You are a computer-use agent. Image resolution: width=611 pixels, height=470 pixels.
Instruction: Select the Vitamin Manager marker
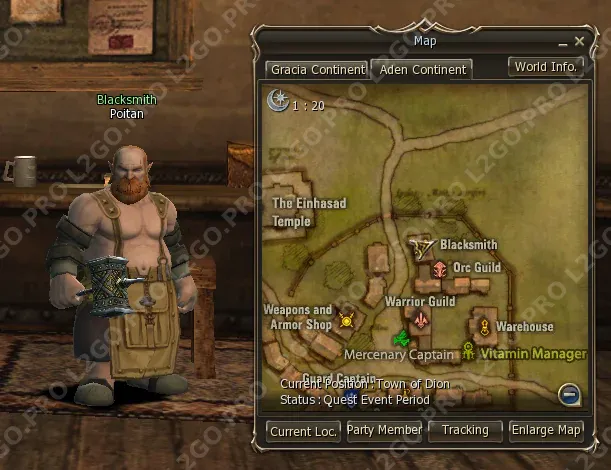pyautogui.click(x=469, y=351)
